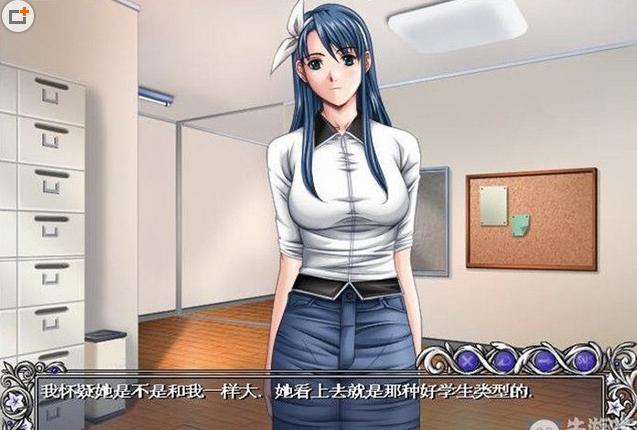637x430 pixels.
Task: Click the purple orb with the dash symbol
Action: pyautogui.click(x=545, y=359)
